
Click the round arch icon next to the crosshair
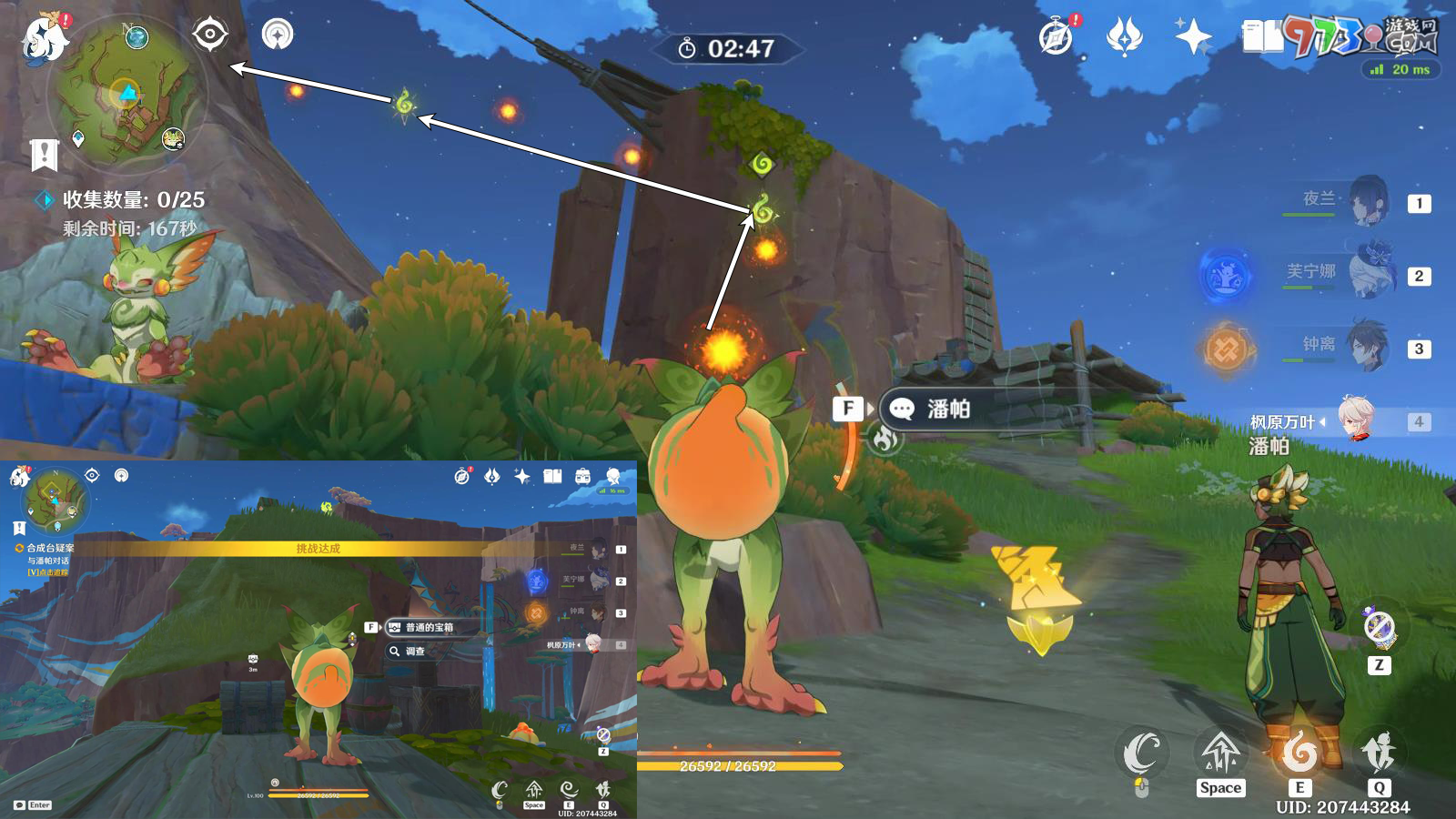(x=278, y=35)
